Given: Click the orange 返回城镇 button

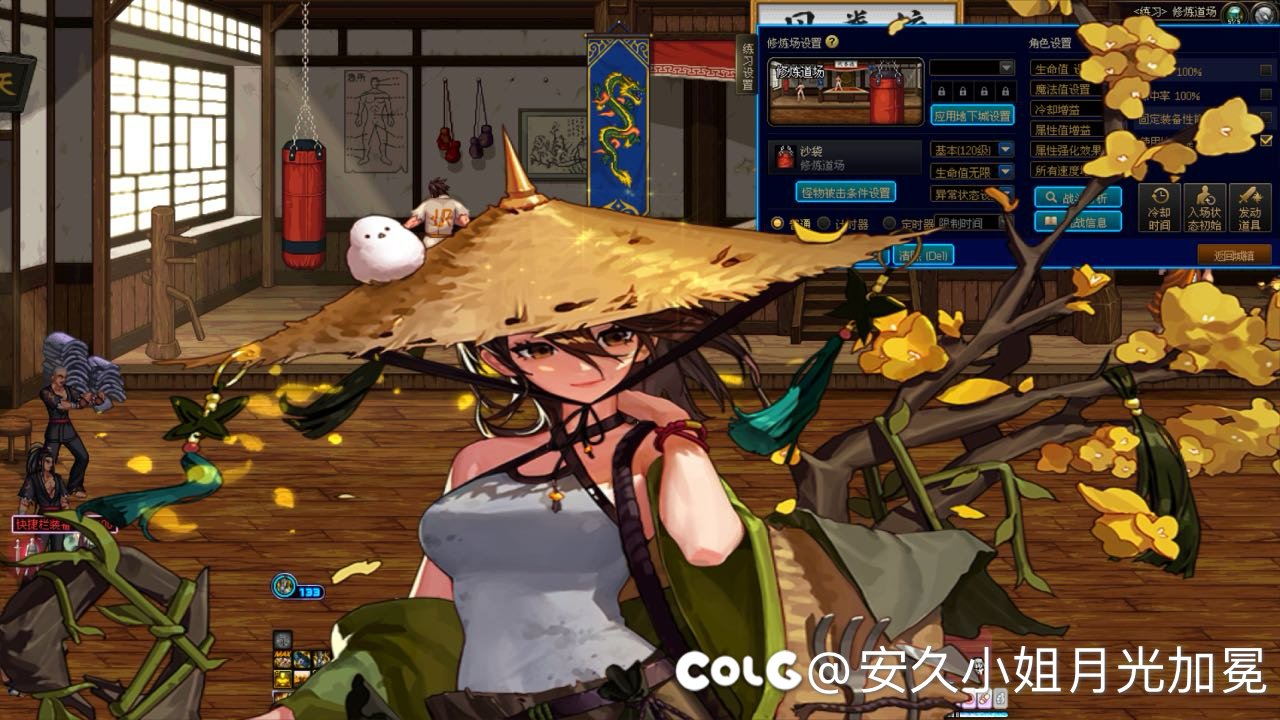Looking at the screenshot, I should 1237,253.
